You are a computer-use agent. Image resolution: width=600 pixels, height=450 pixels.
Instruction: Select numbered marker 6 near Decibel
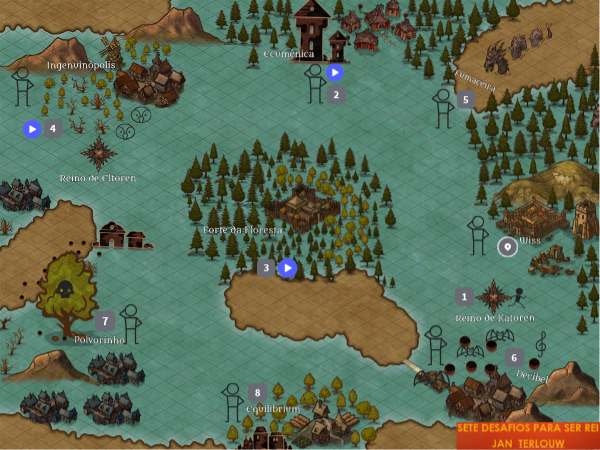(514, 357)
